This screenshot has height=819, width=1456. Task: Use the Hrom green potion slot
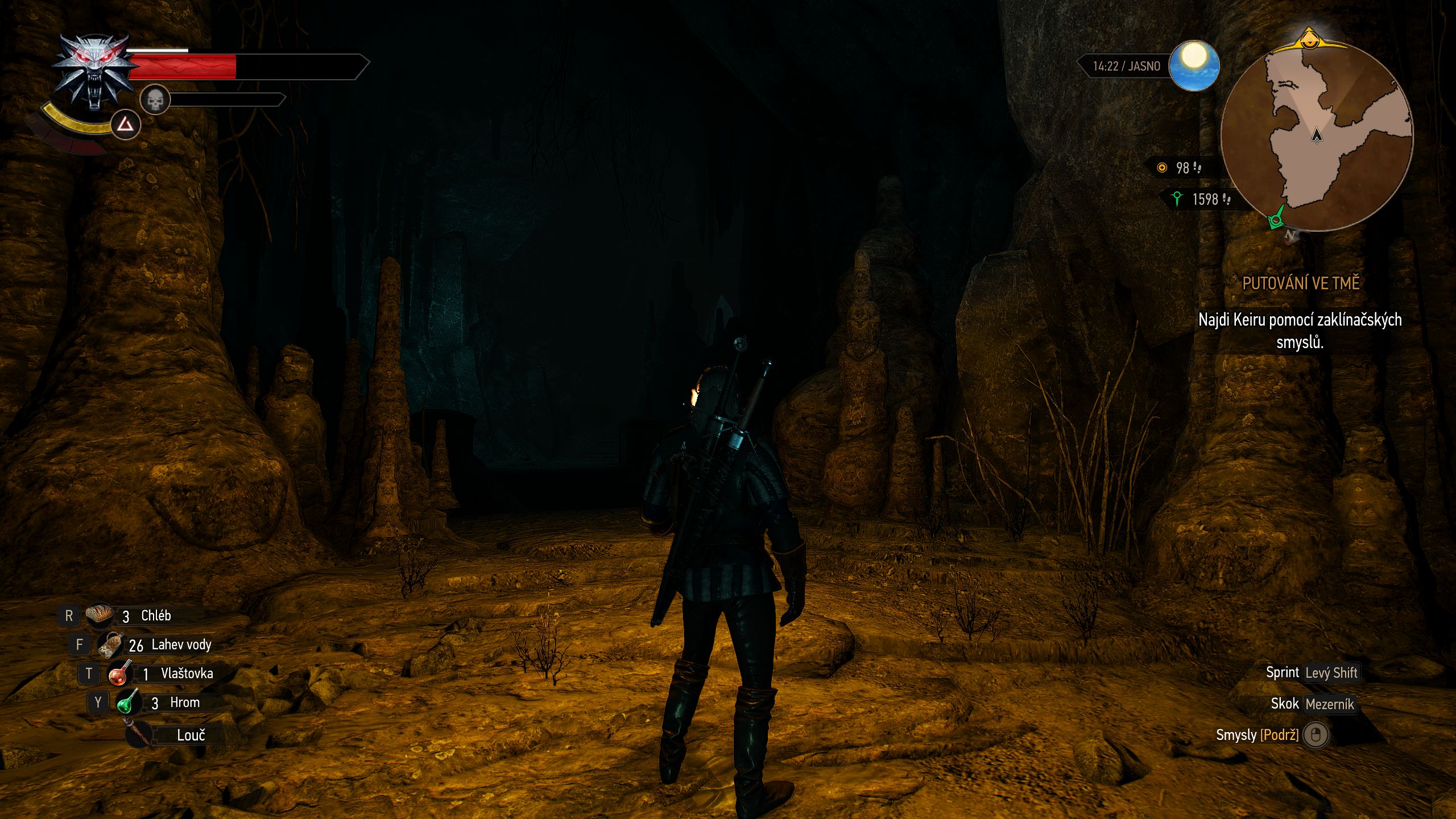(x=129, y=702)
